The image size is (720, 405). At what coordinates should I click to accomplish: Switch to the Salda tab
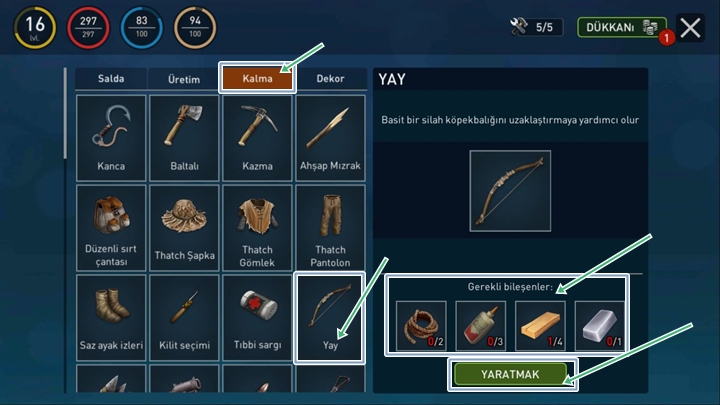(111, 79)
